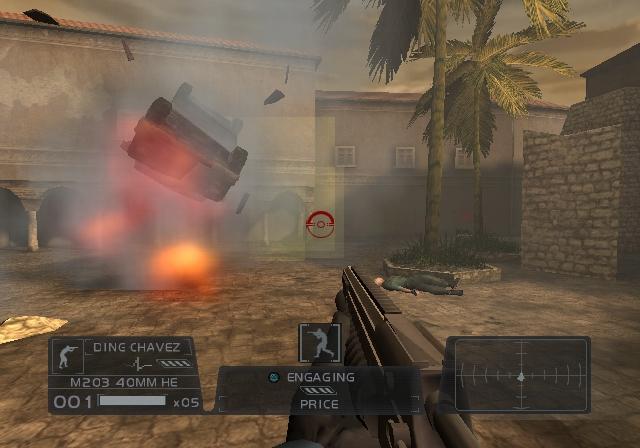Select the operative stance icon beside Ding Chavez
The height and width of the screenshot is (448, 640).
click(x=69, y=356)
